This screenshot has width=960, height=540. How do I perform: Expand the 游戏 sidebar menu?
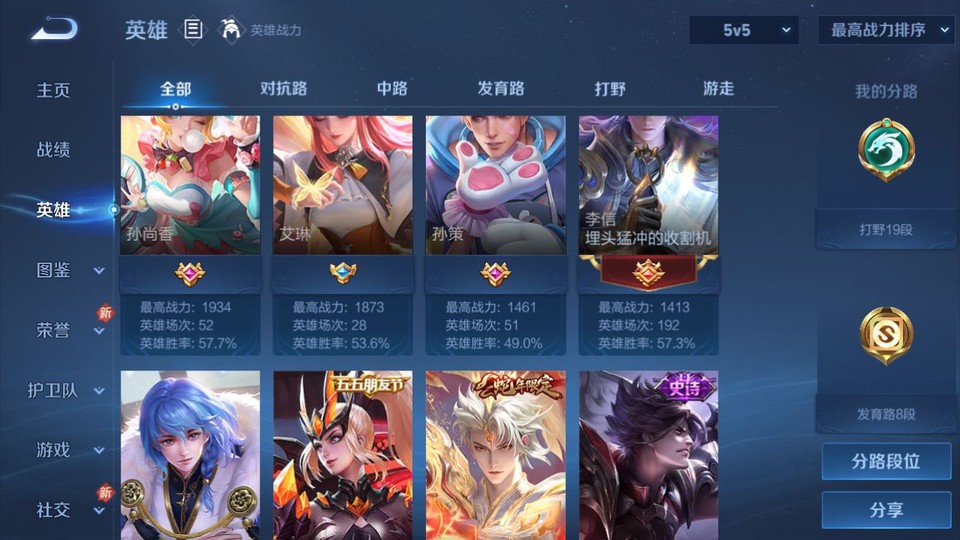click(68, 450)
